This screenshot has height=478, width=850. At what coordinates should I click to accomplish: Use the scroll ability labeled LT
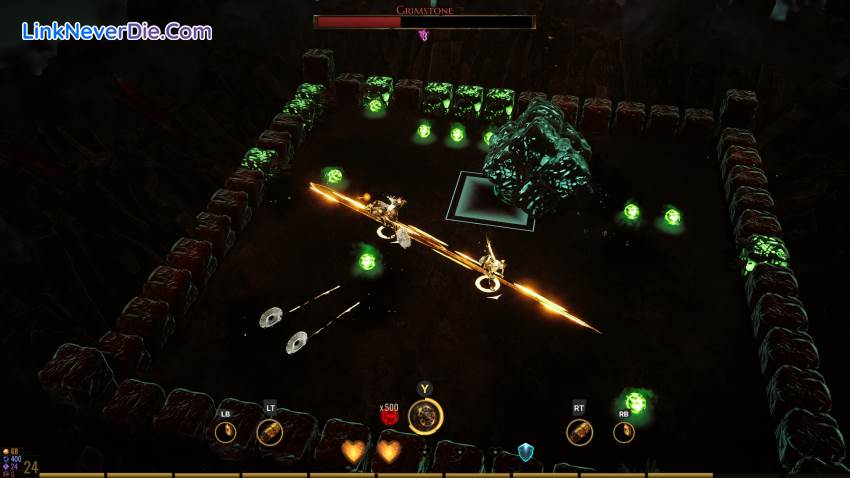[x=269, y=432]
